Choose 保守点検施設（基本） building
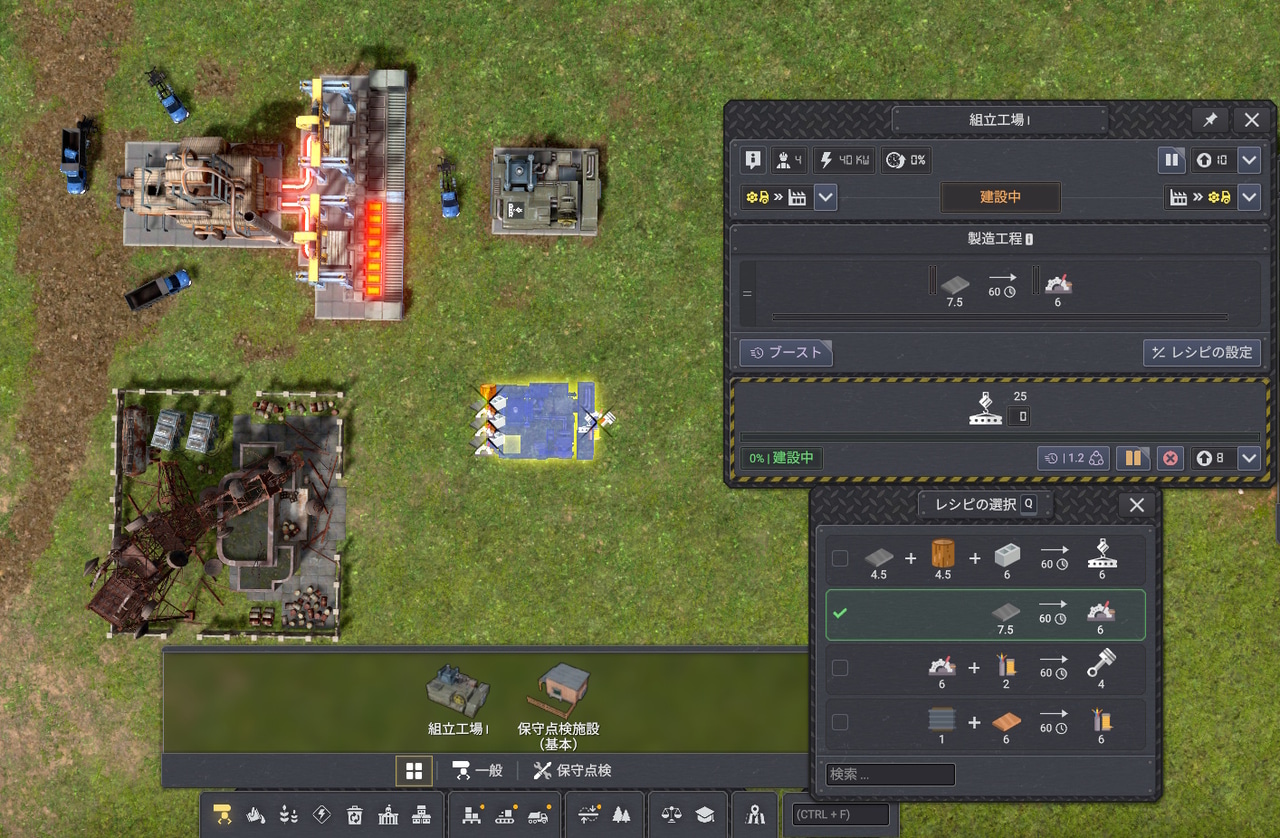This screenshot has width=1280, height=838. [x=558, y=705]
